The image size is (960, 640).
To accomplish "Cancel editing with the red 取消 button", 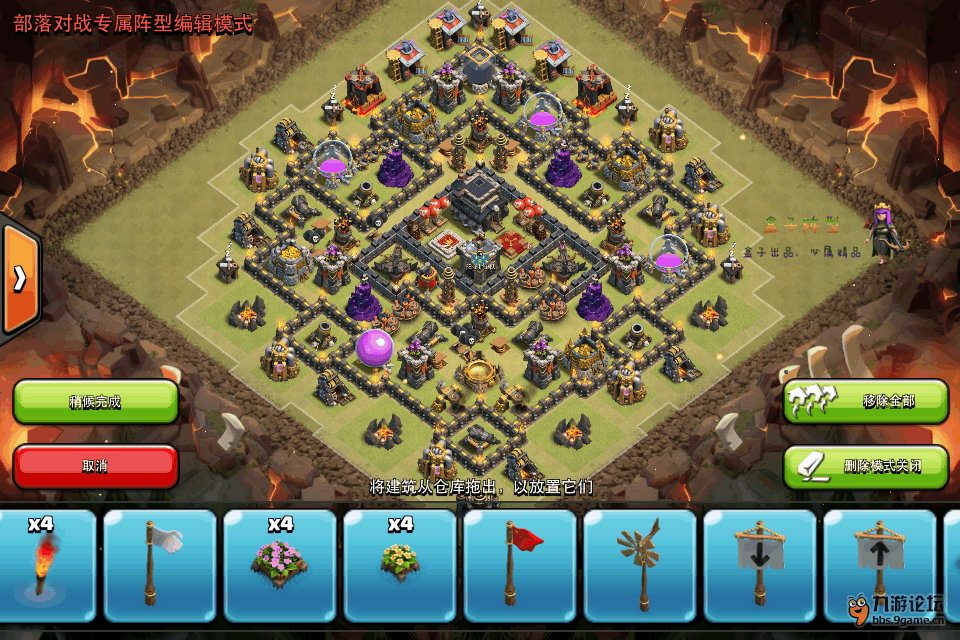I will coord(95,466).
